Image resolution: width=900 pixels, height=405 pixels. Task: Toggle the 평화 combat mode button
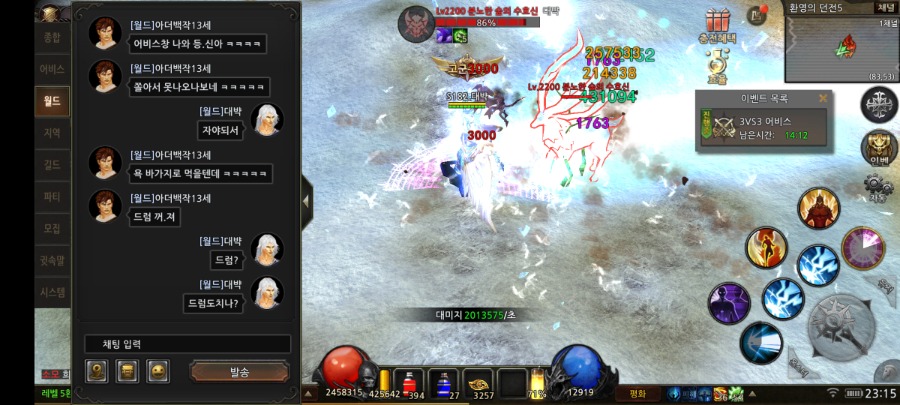[636, 393]
